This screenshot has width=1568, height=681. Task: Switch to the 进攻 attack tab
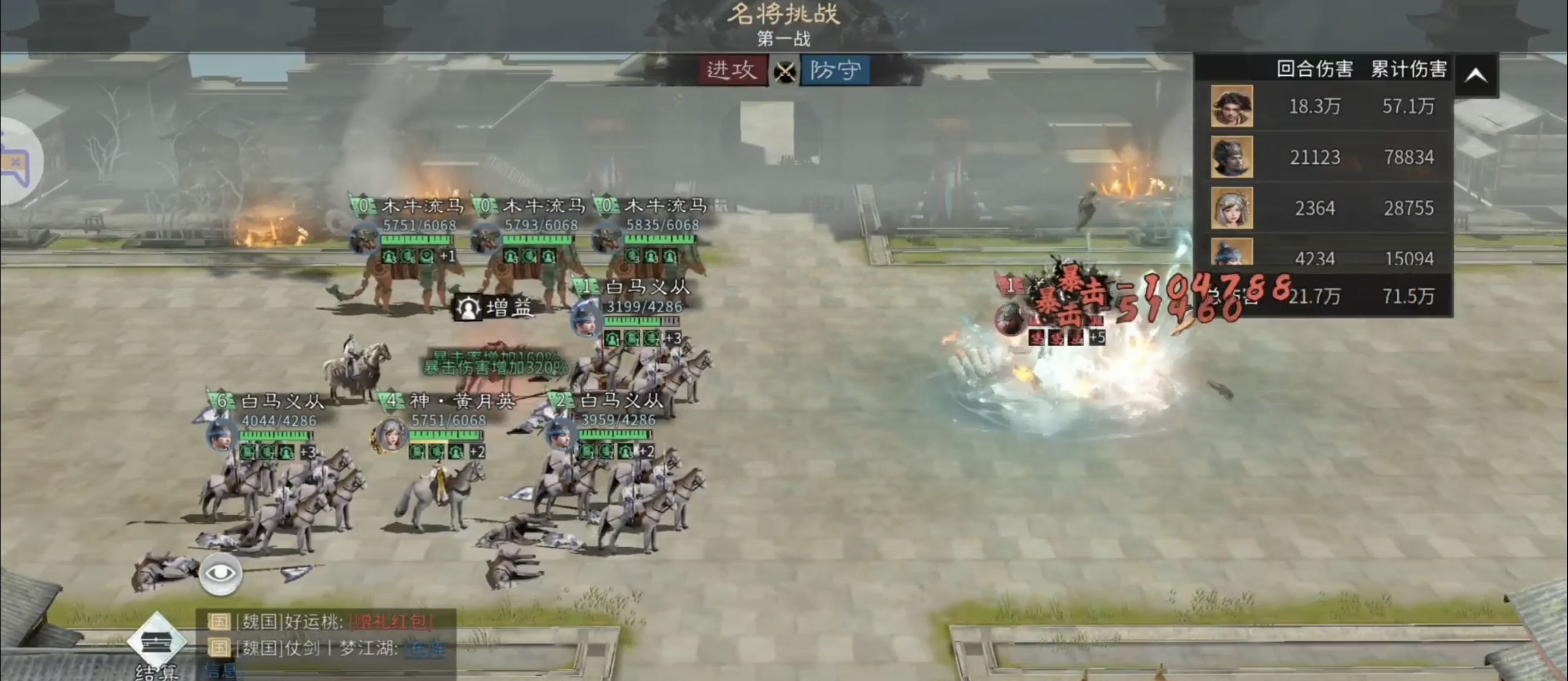[733, 70]
